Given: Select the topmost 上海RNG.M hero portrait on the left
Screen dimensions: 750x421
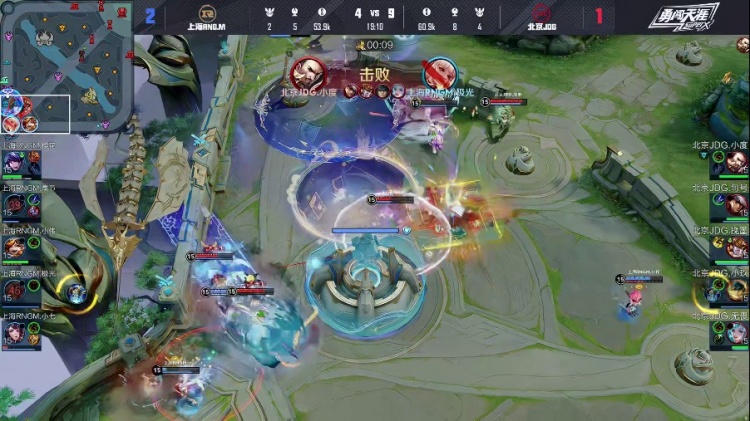Looking at the screenshot, I should [16, 162].
